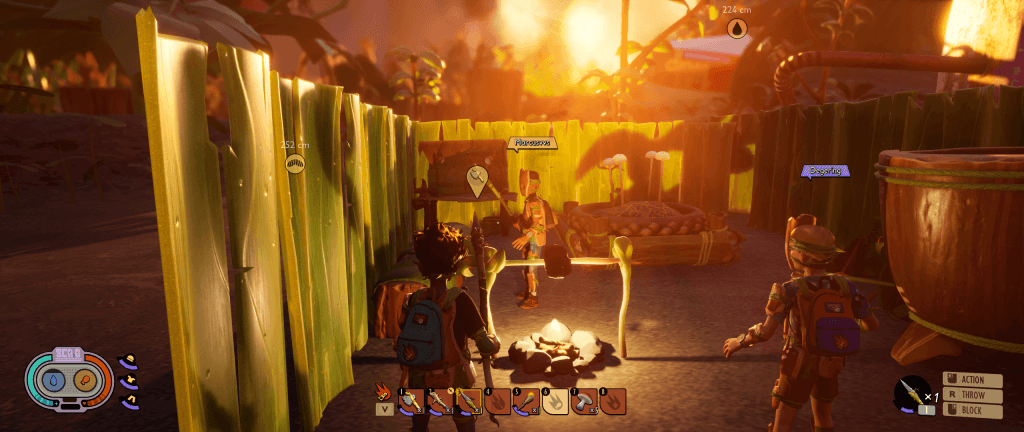Click the flame hot pouch icon
The image size is (1024, 432).
point(382,391)
